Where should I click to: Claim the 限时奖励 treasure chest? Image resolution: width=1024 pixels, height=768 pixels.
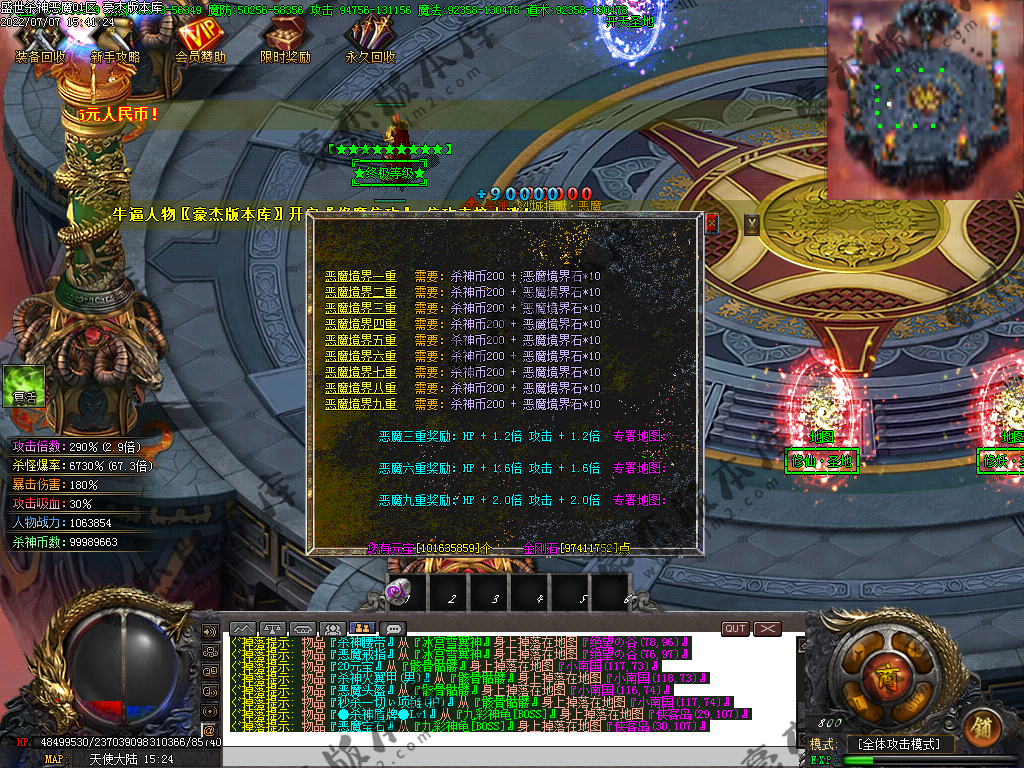coord(285,40)
